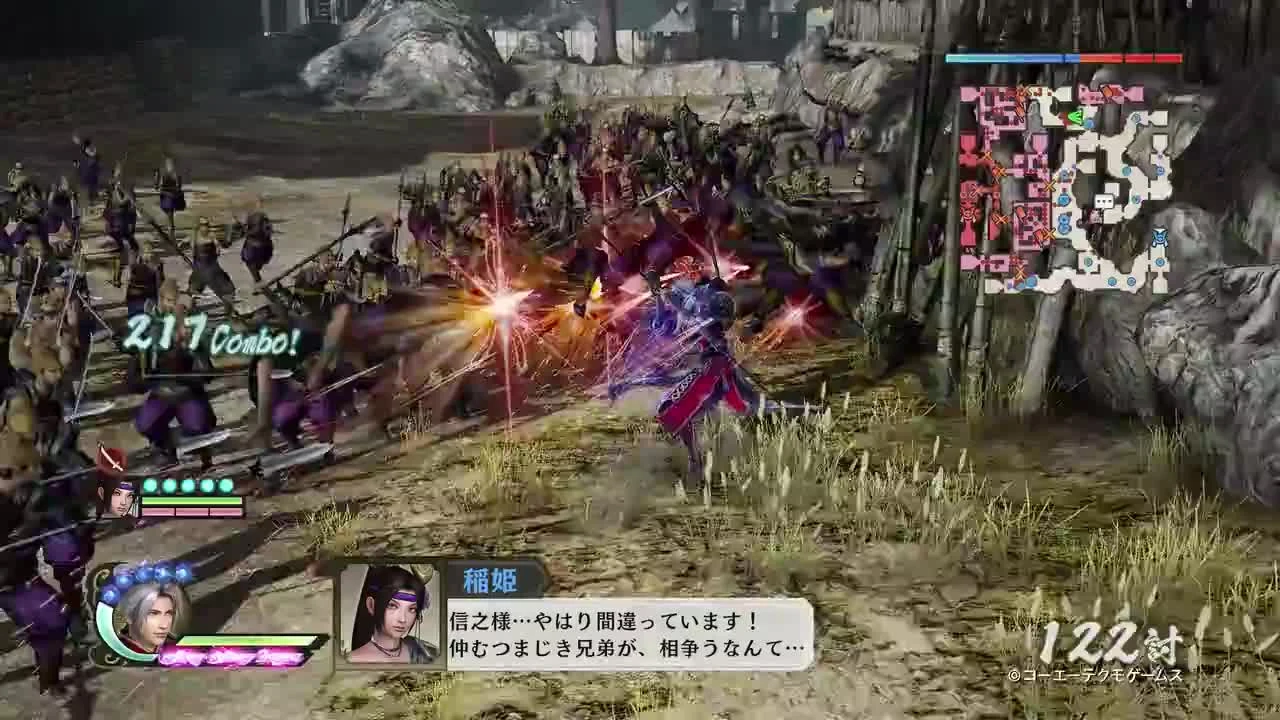Image resolution: width=1280 pixels, height=720 pixels.
Task: Select the blue enemy officer icon on the minimap
Action: pyautogui.click(x=1158, y=237)
